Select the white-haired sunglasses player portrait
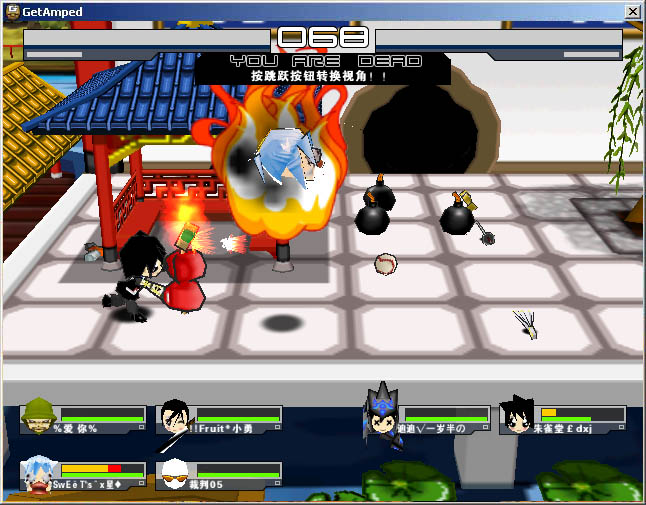646x505 pixels. click(174, 473)
